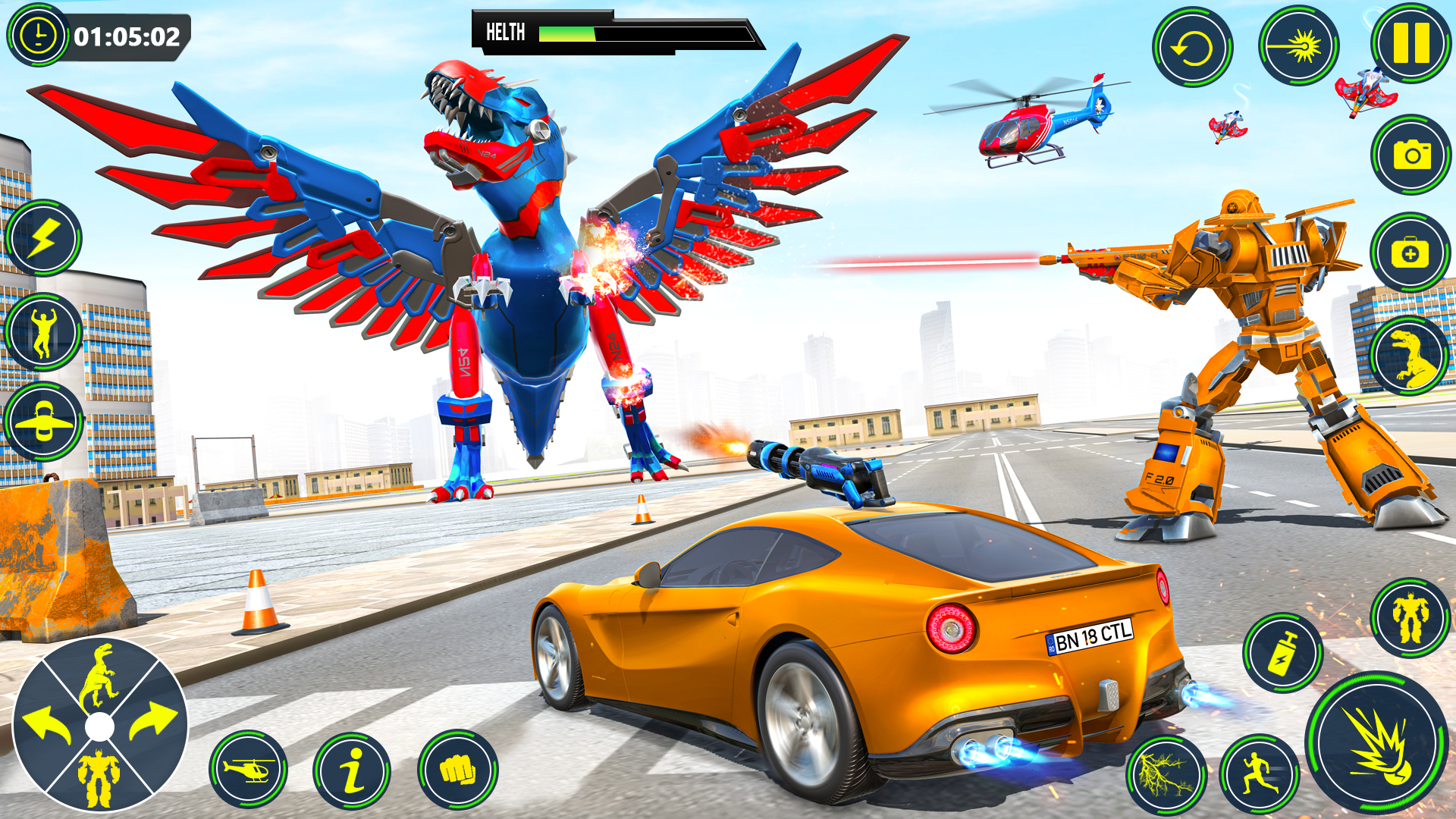This screenshot has height=819, width=1456.
Task: Activate the laser beam attack icon
Action: (x=1298, y=47)
